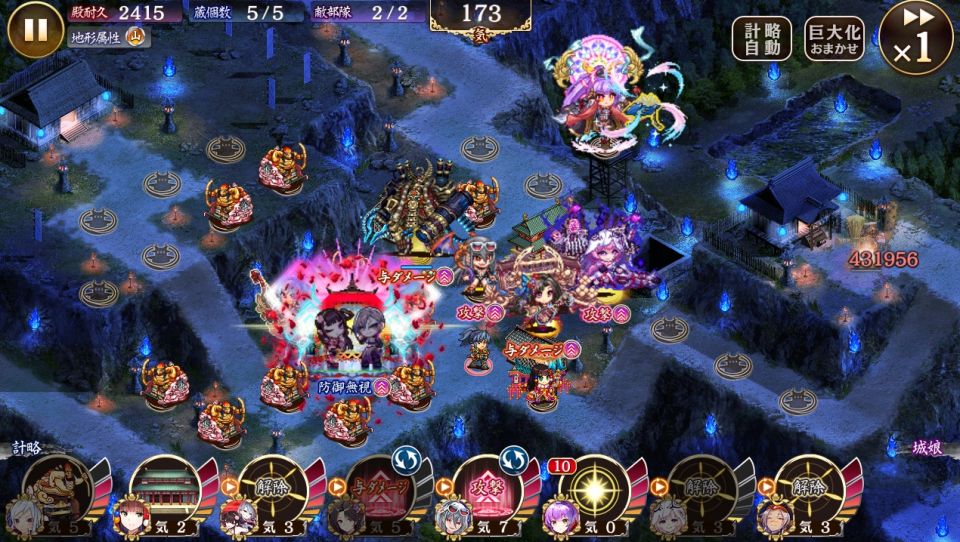Viewport: 960px width, 542px height.
Task: Toggle the 計略自動 auto-strategy button
Action: point(761,39)
